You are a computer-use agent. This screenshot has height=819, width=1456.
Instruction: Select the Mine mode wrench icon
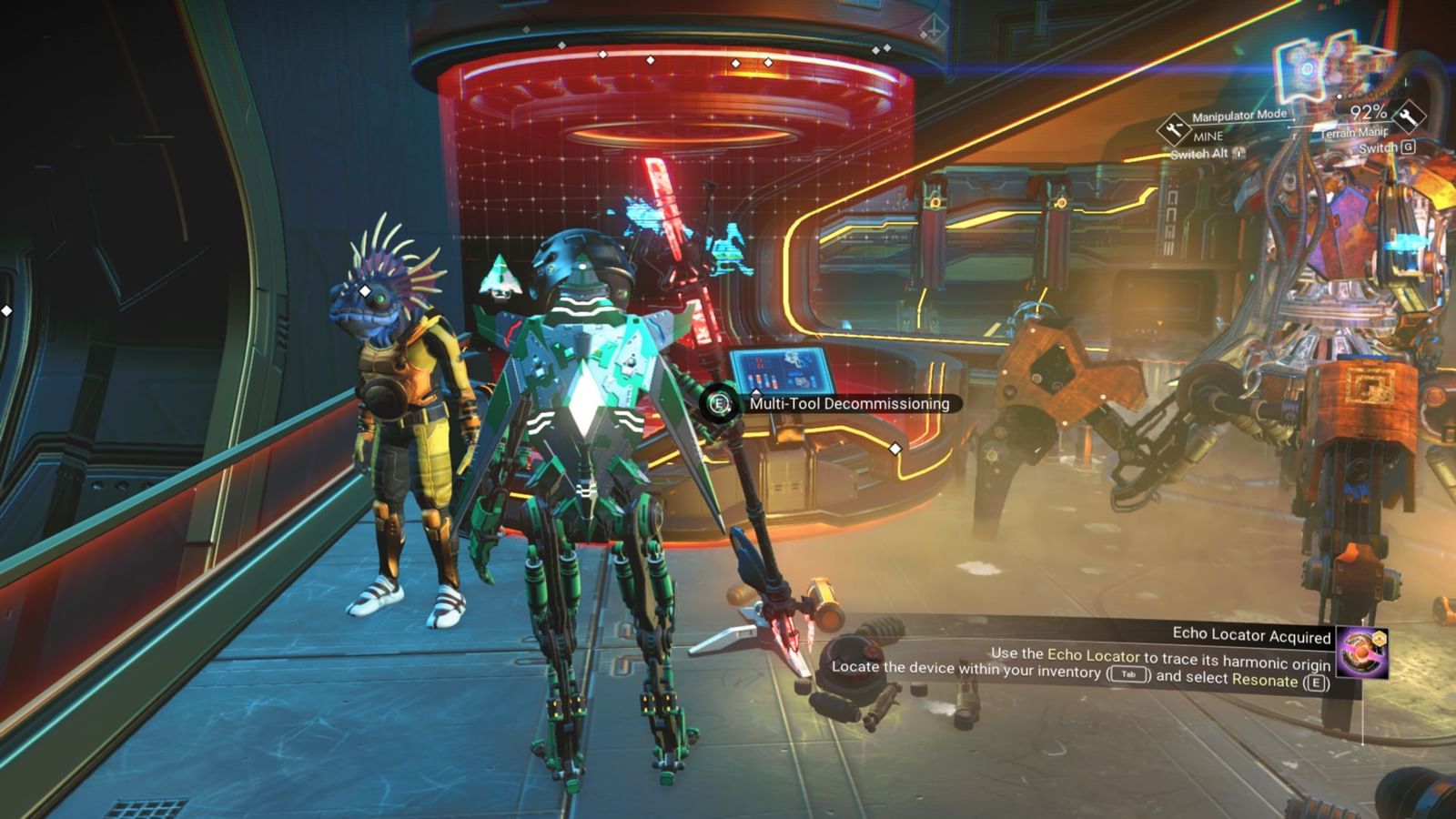pos(1173,127)
